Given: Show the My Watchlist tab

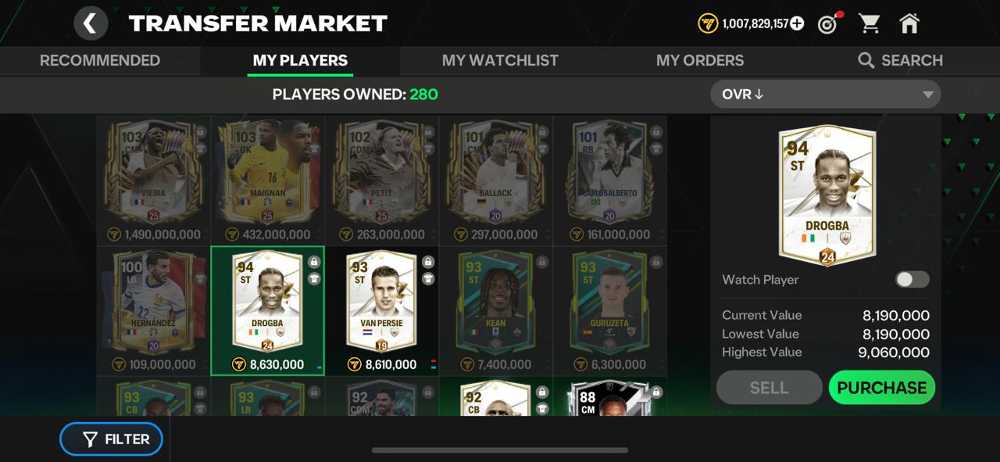Looking at the screenshot, I should tap(500, 60).
